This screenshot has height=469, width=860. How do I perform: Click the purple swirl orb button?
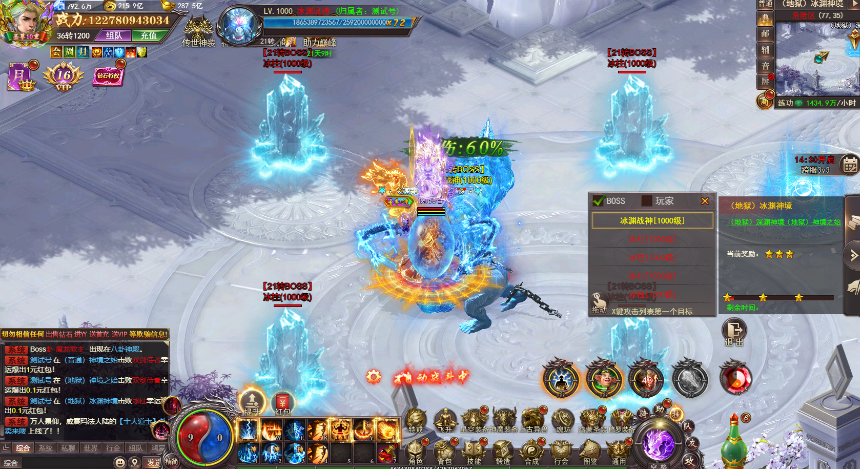click(660, 439)
